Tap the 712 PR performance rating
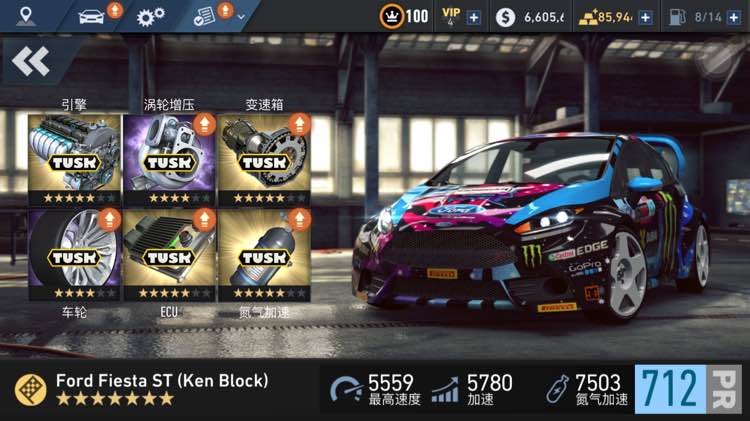The height and width of the screenshot is (421, 750). tap(688, 389)
